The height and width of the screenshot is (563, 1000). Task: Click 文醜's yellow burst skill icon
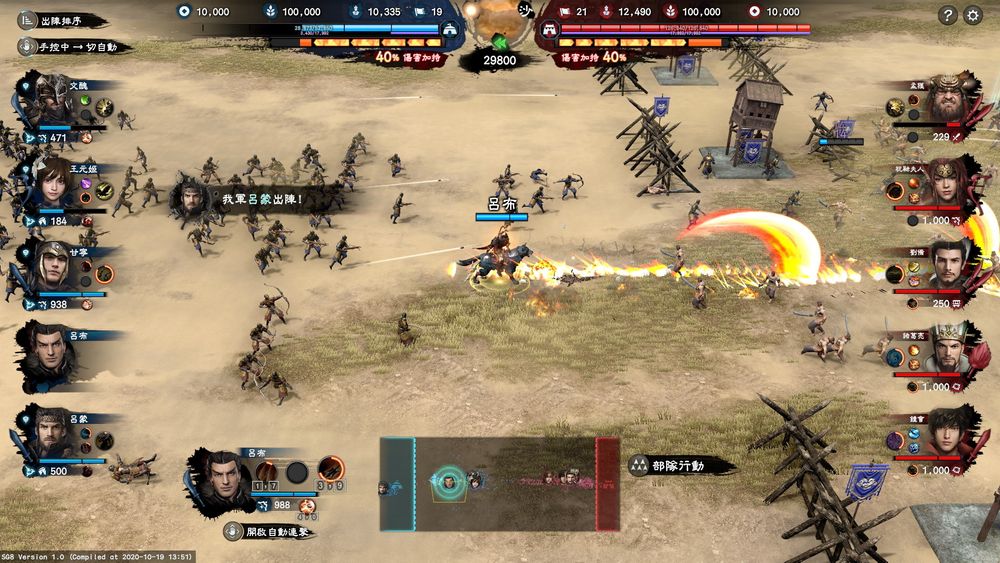coord(104,108)
